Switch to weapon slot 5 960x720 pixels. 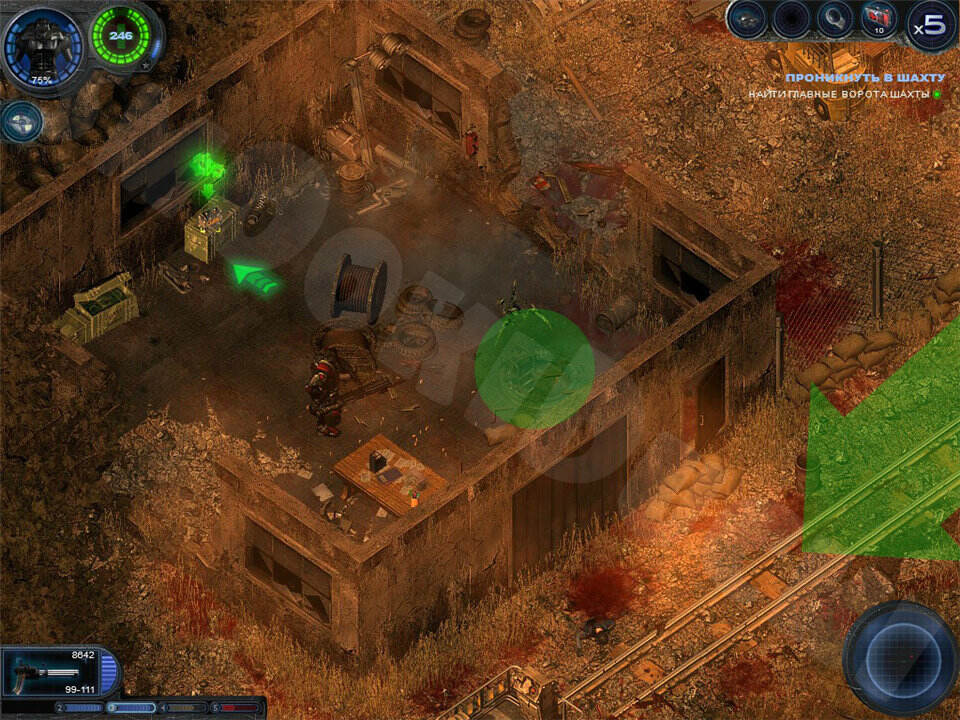(x=237, y=708)
